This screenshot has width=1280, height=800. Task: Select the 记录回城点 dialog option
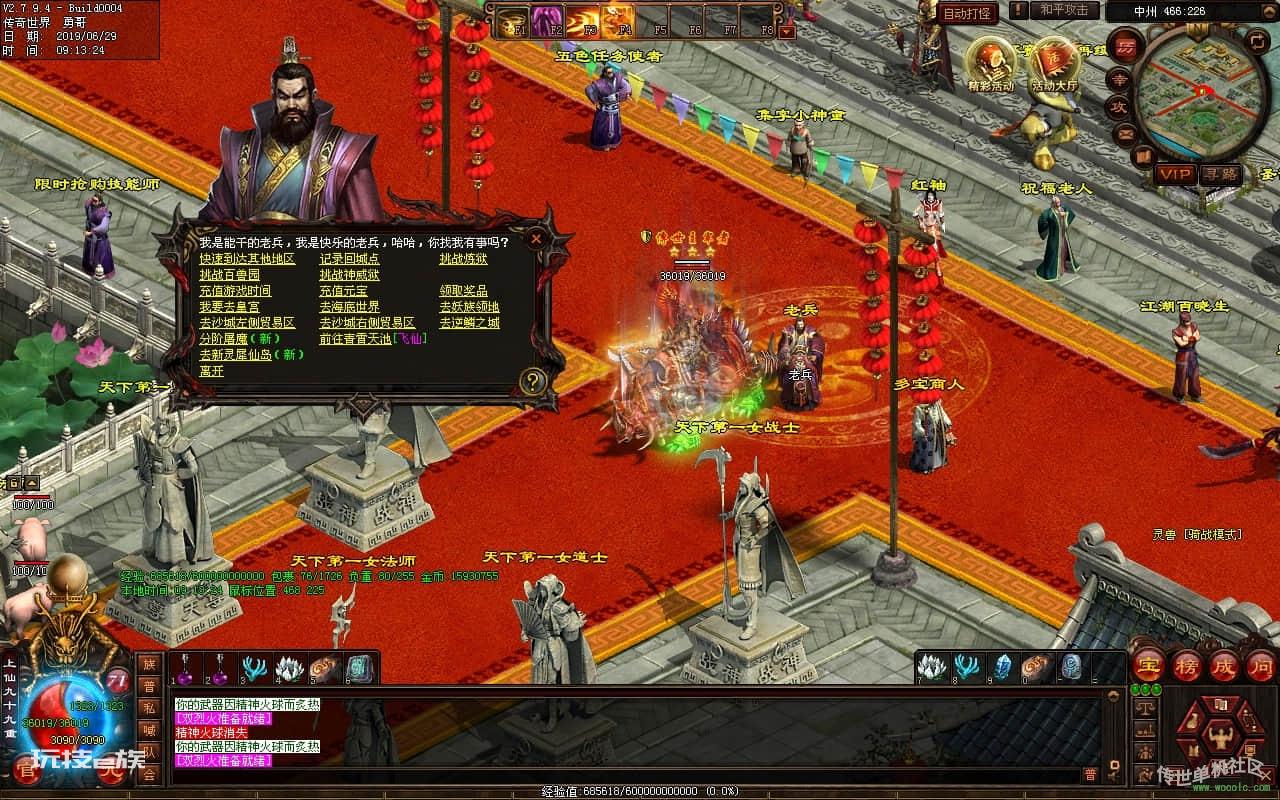point(349,259)
